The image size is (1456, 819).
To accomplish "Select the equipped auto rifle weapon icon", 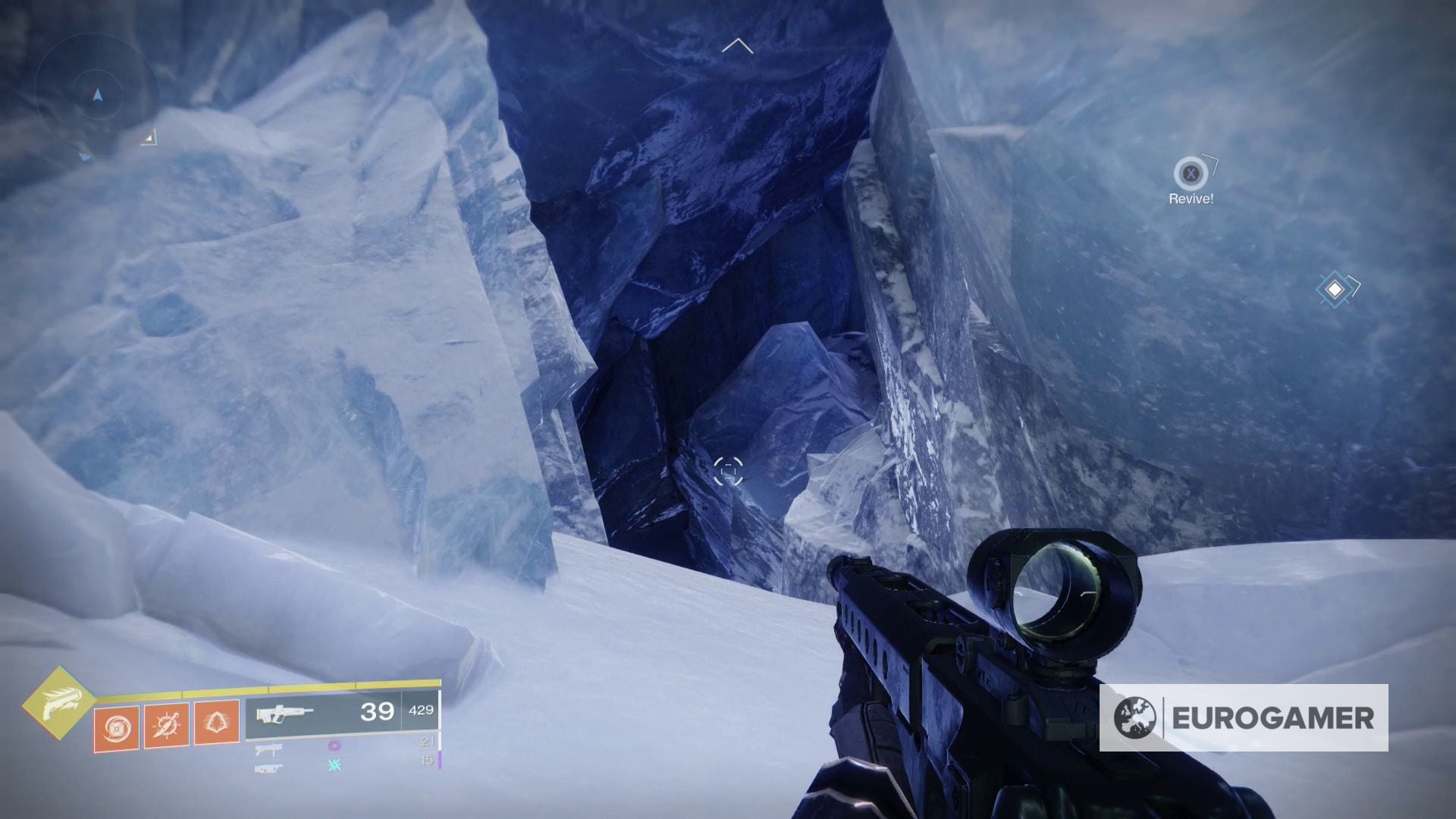I will click(284, 714).
